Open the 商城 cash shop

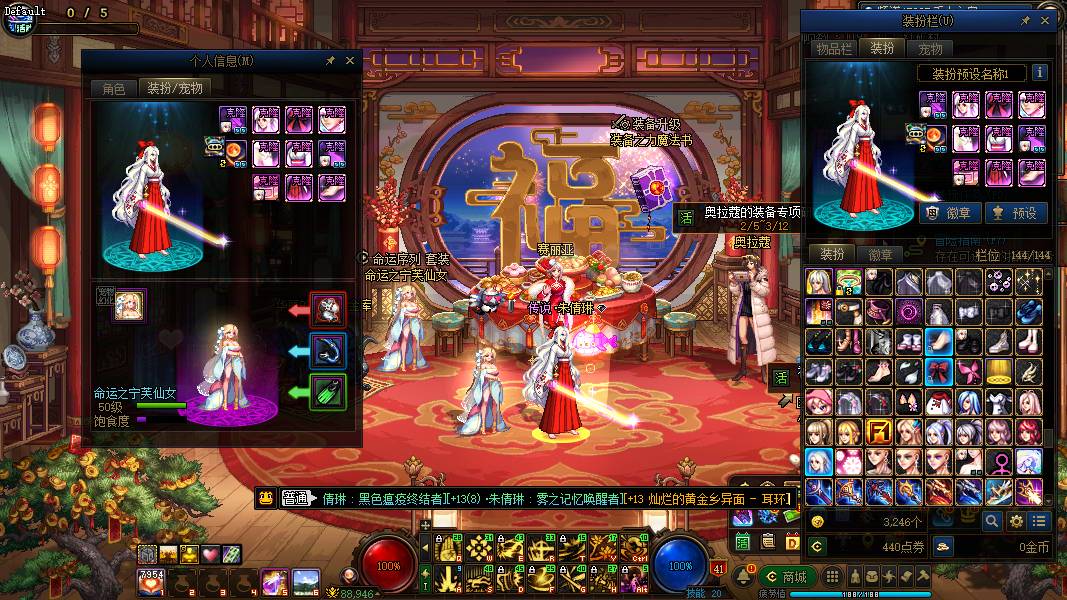point(786,576)
